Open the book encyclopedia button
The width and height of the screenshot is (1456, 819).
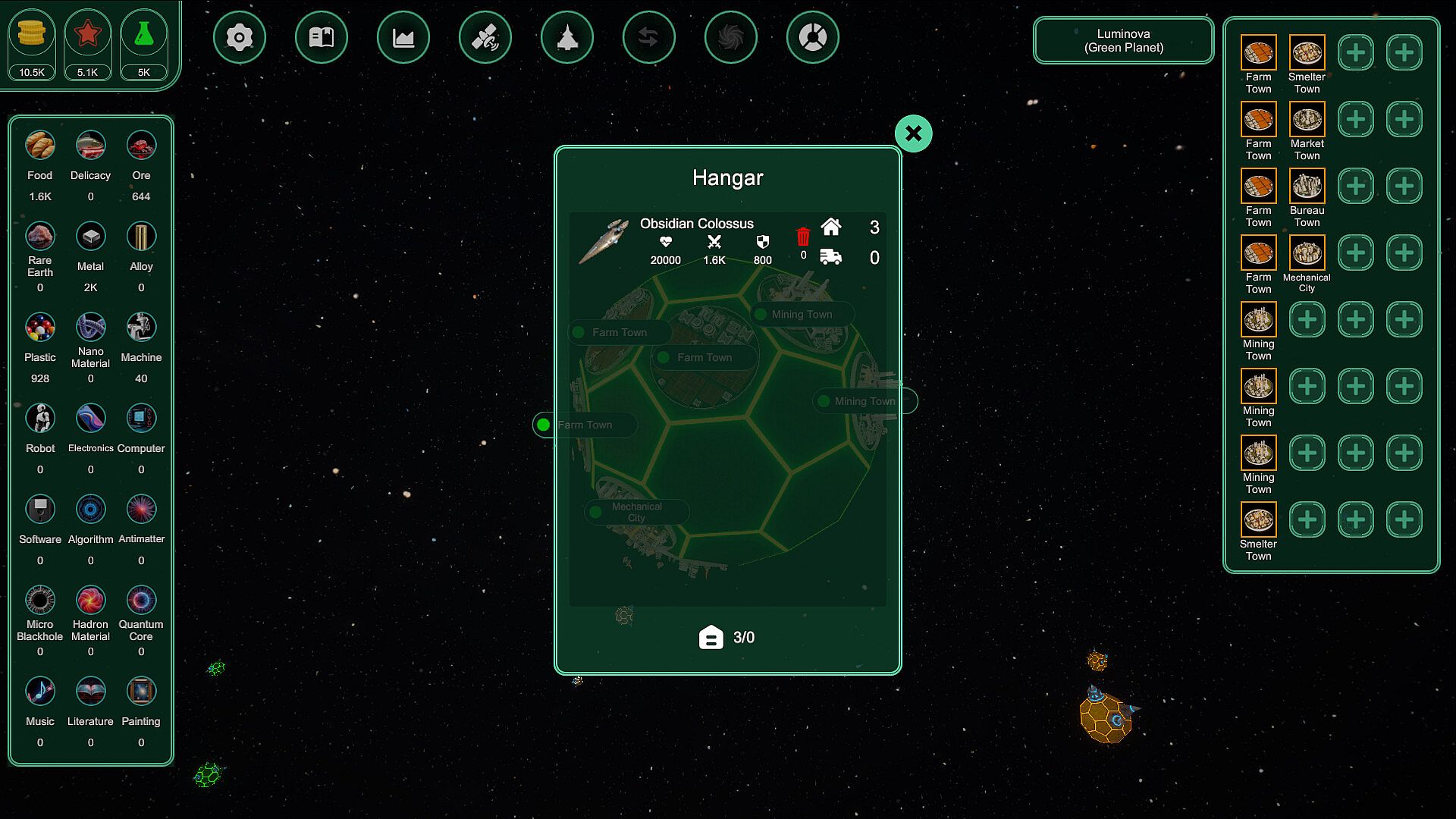click(x=322, y=37)
